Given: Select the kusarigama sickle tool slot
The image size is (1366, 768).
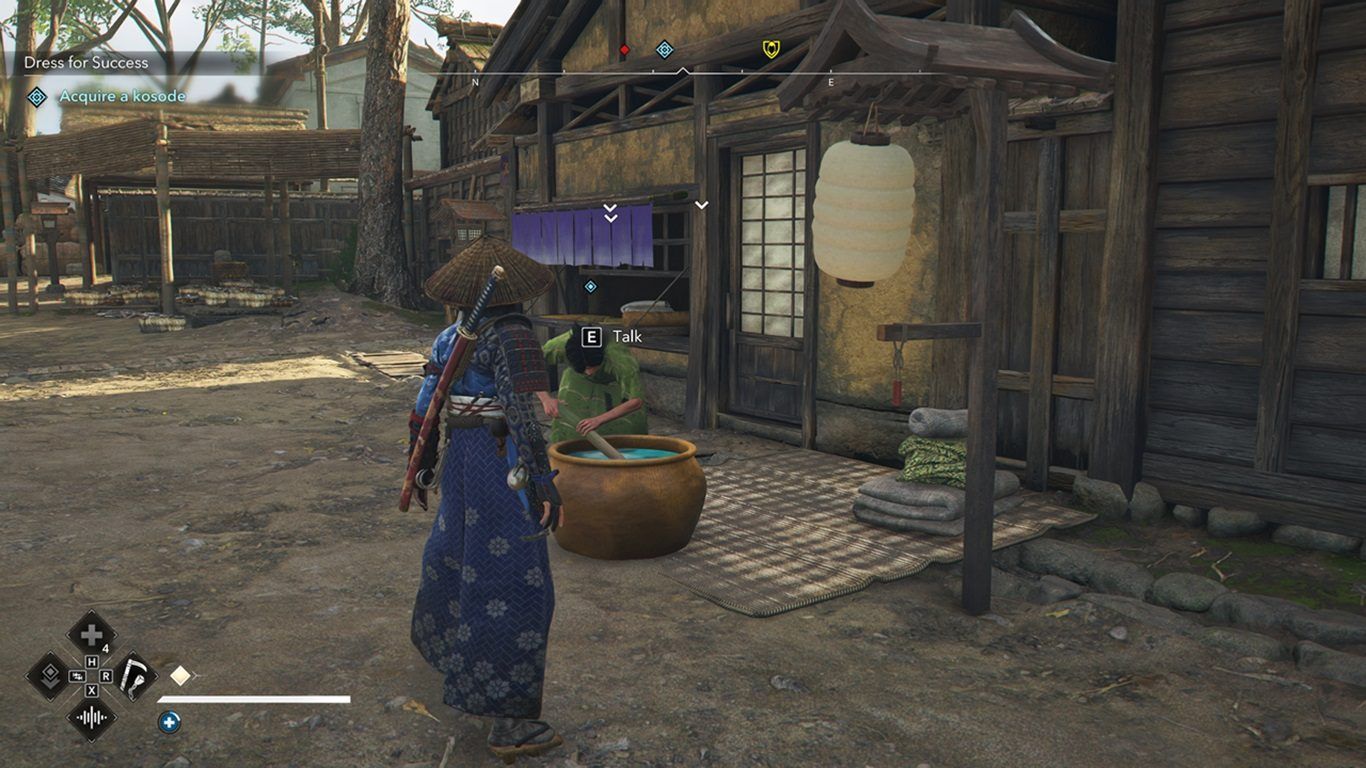Looking at the screenshot, I should 134,676.
